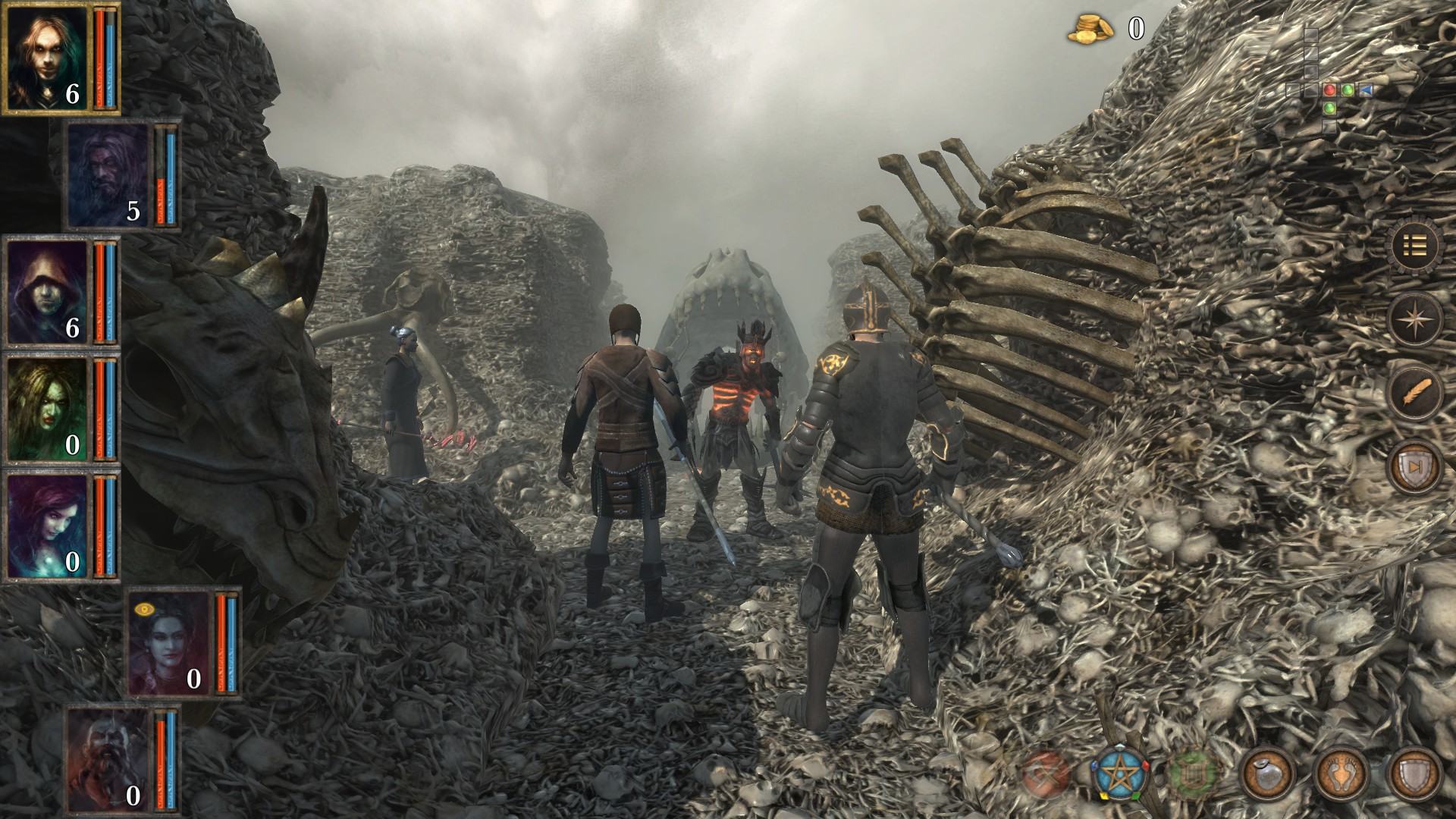This screenshot has height=819, width=1456.
Task: Open the main menu list button
Action: (x=1415, y=246)
